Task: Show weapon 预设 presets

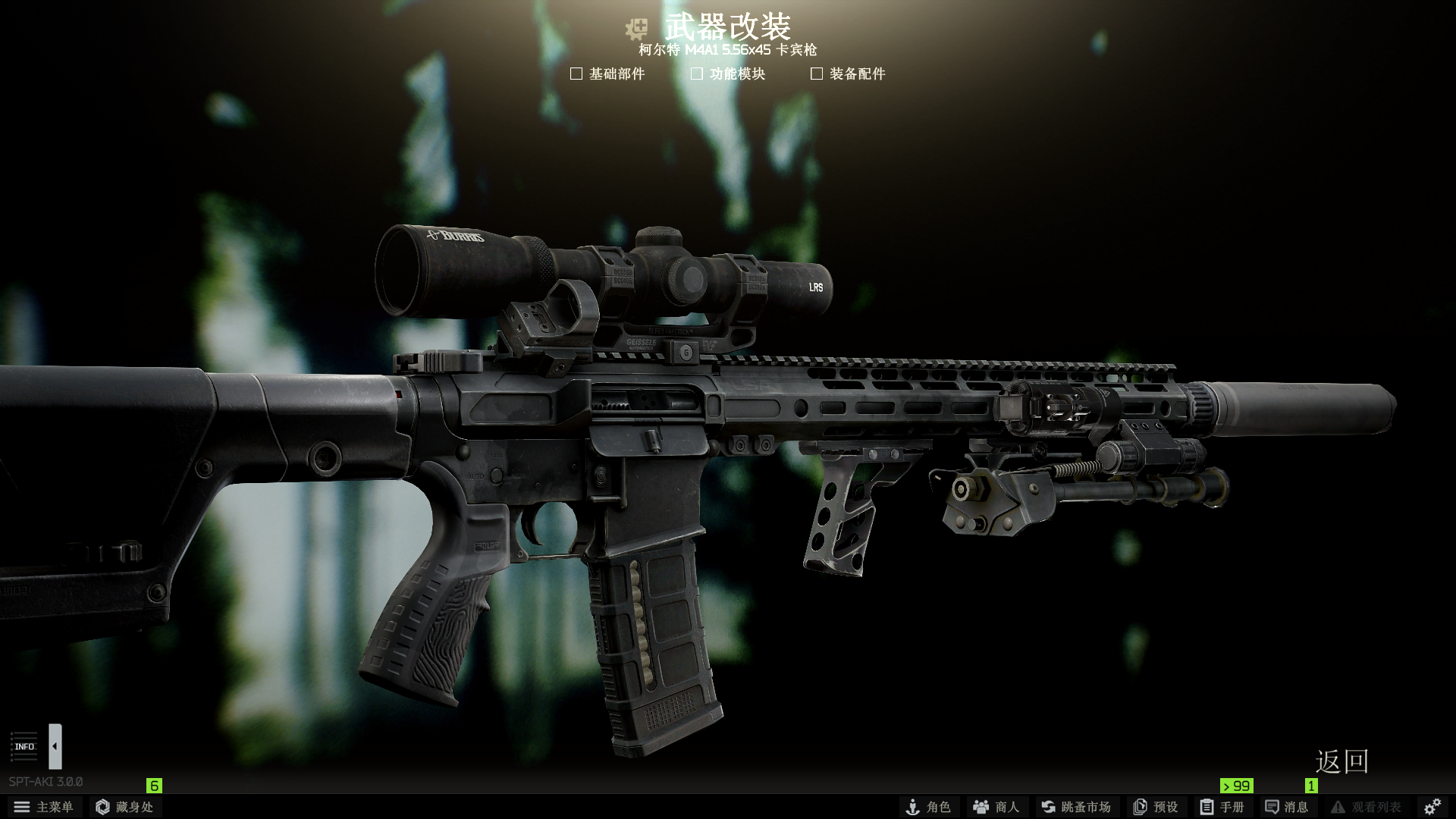Action: tap(1156, 807)
